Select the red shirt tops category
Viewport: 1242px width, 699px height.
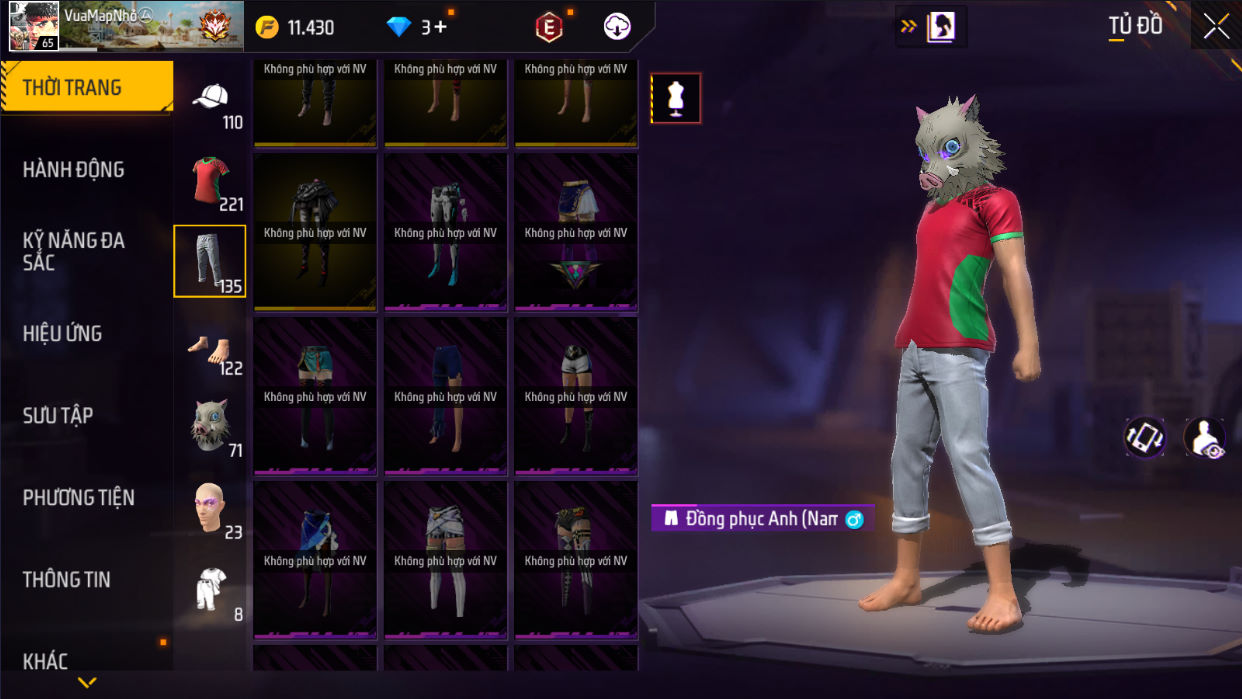point(210,180)
